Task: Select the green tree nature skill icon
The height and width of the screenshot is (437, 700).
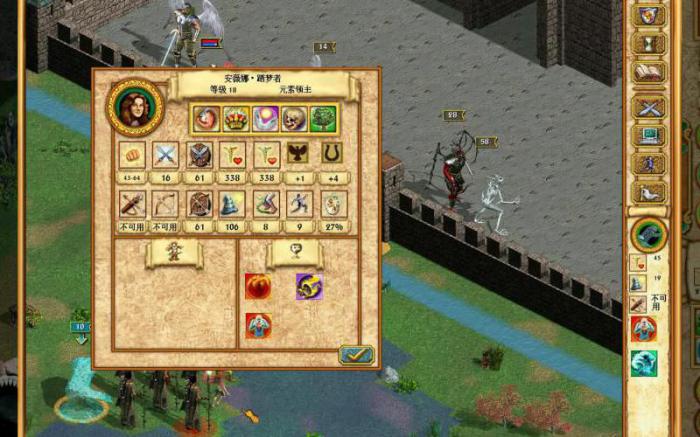Action: click(x=323, y=119)
